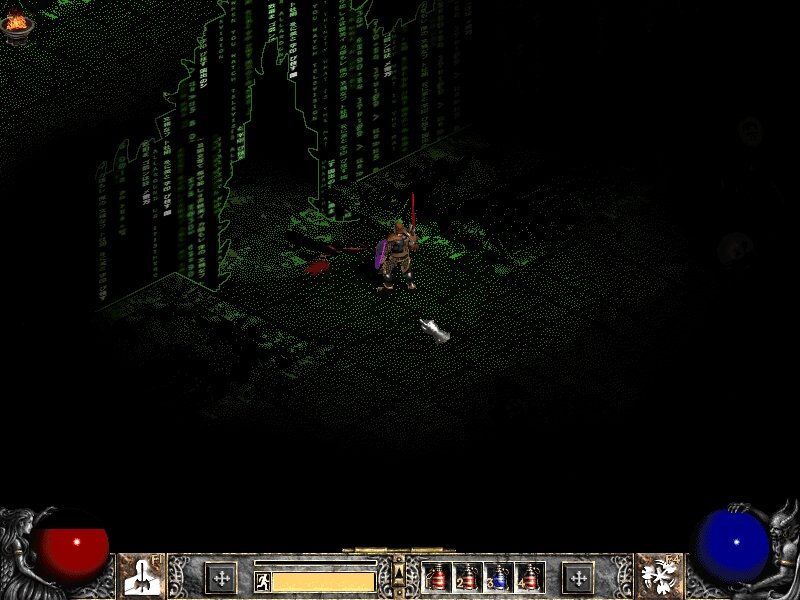The height and width of the screenshot is (600, 800).
Task: Open the left-hand attack skill selector
Action: click(x=142, y=576)
